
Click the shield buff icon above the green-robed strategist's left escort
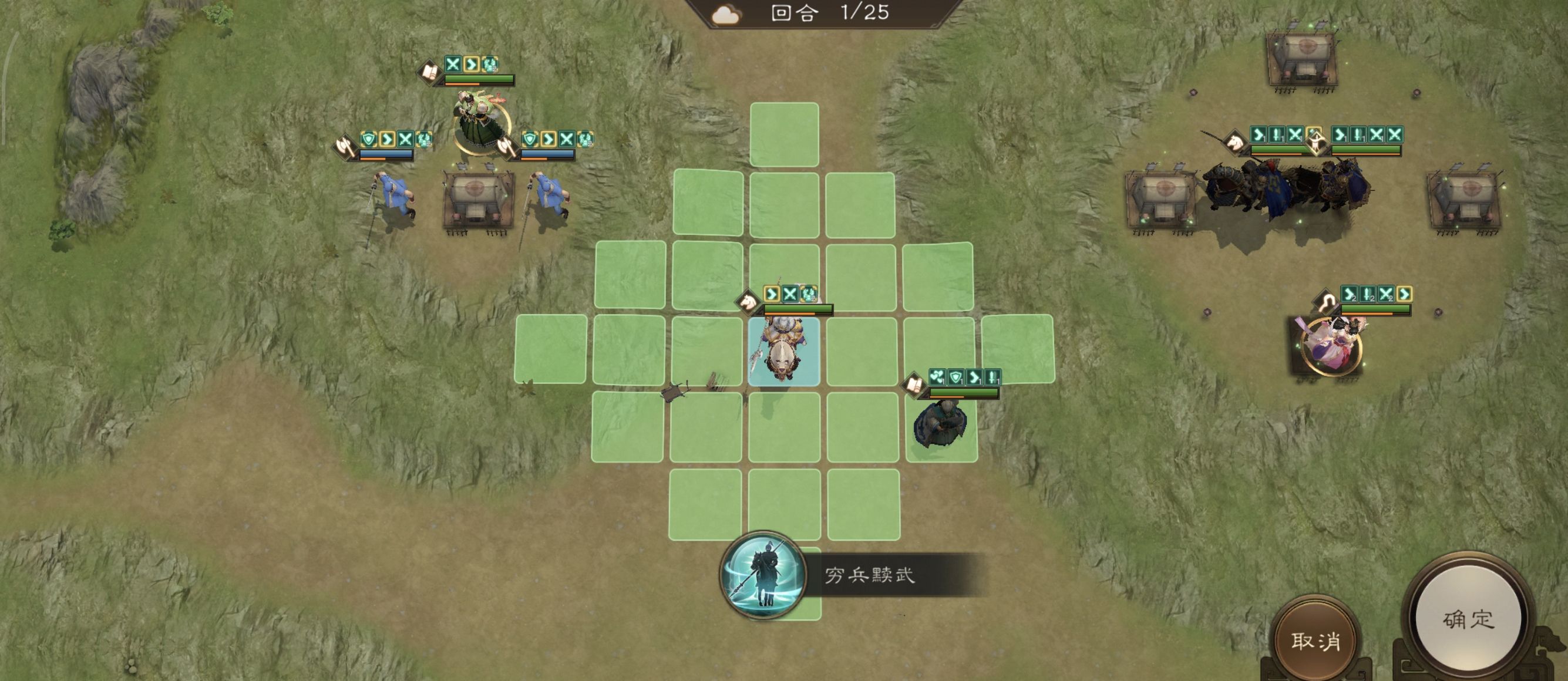click(x=369, y=140)
